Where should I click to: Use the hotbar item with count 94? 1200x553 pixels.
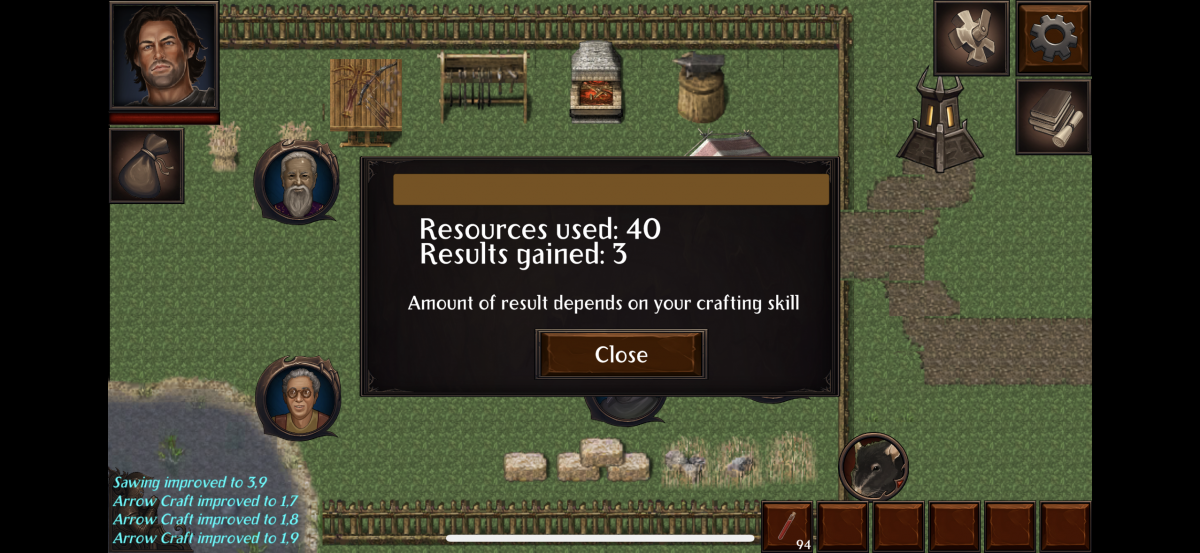(x=787, y=526)
